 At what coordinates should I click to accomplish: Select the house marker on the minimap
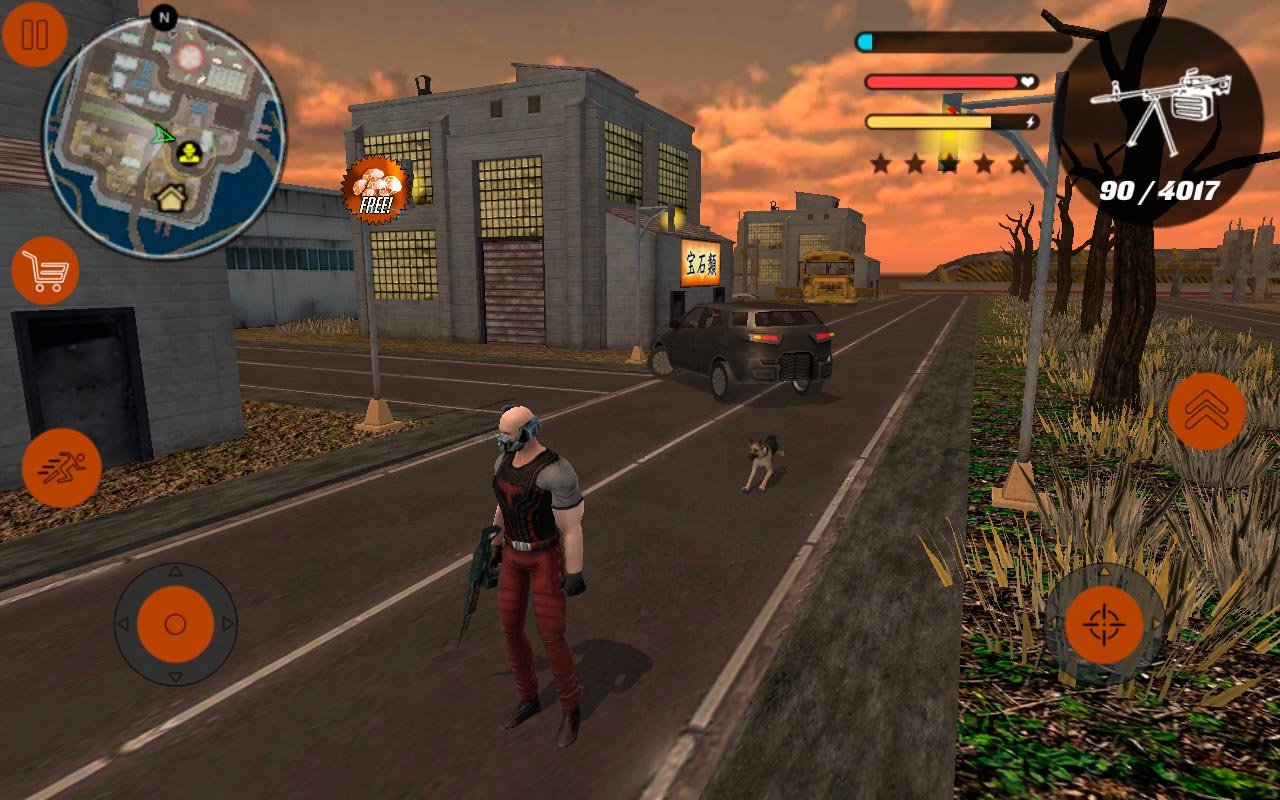pos(170,198)
